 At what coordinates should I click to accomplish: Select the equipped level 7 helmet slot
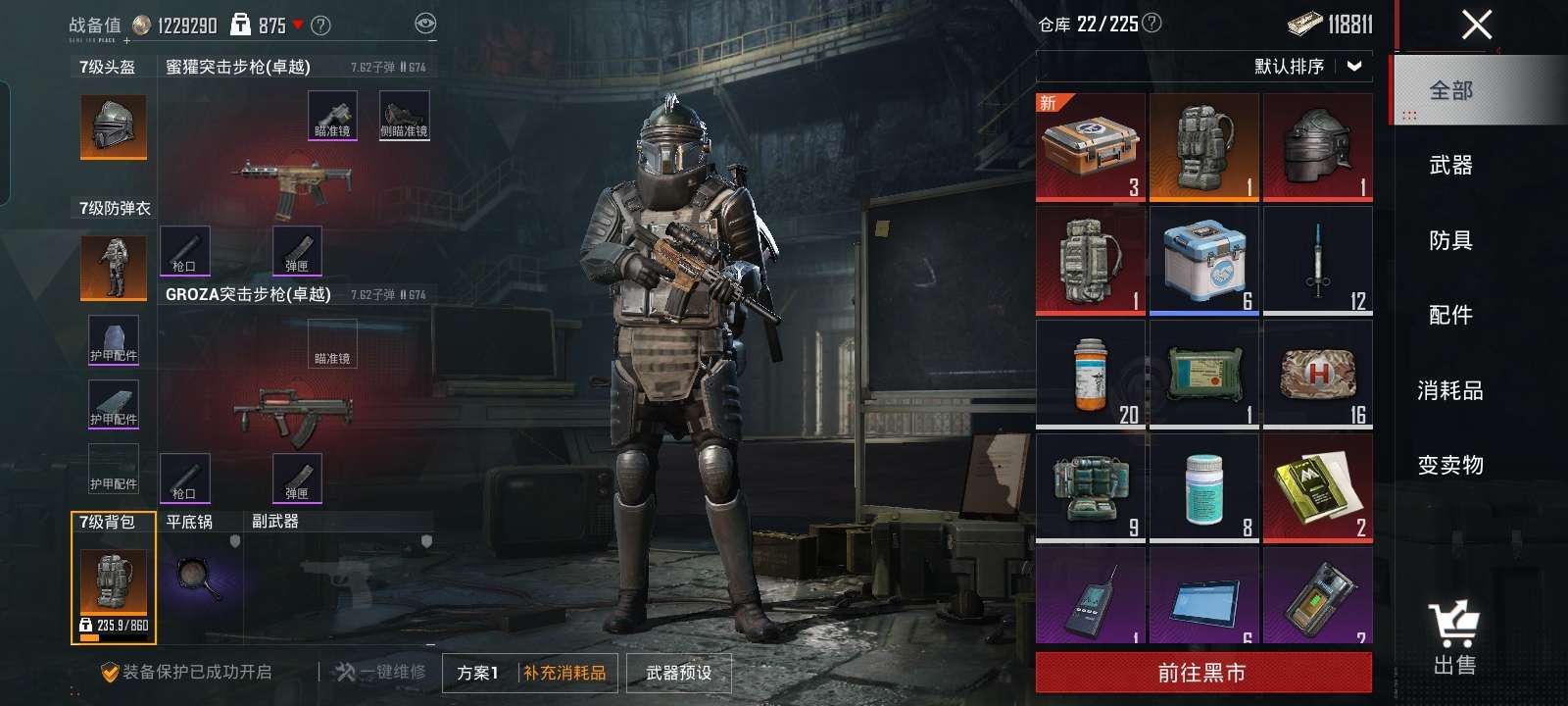114,126
